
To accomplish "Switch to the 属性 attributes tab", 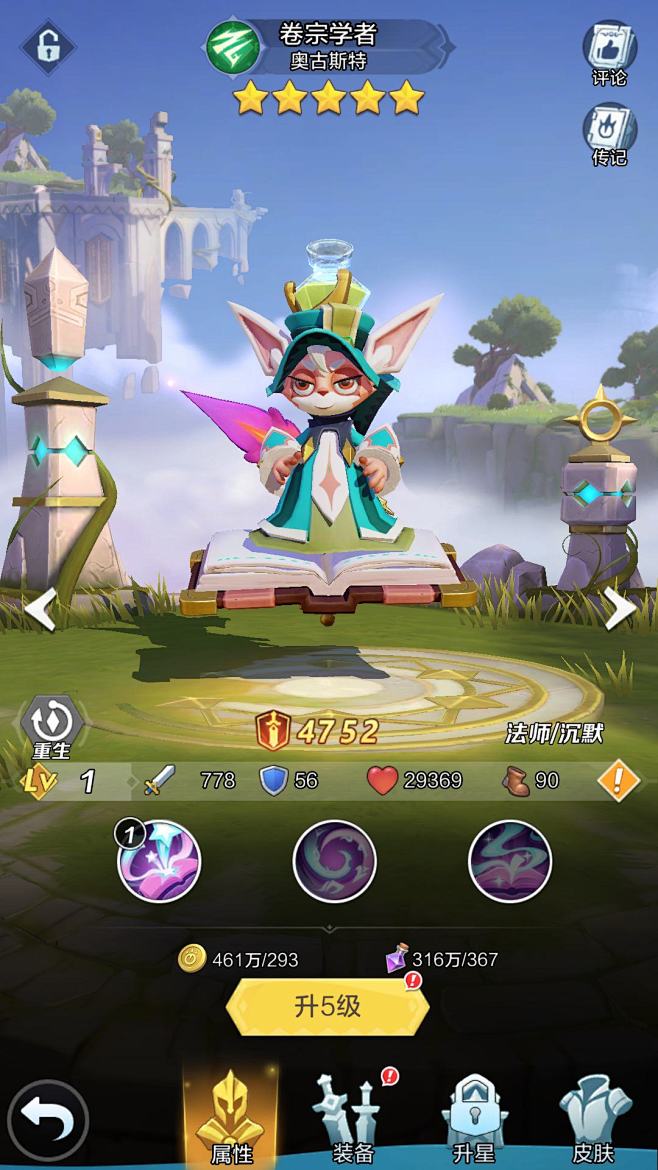I will [231, 1120].
